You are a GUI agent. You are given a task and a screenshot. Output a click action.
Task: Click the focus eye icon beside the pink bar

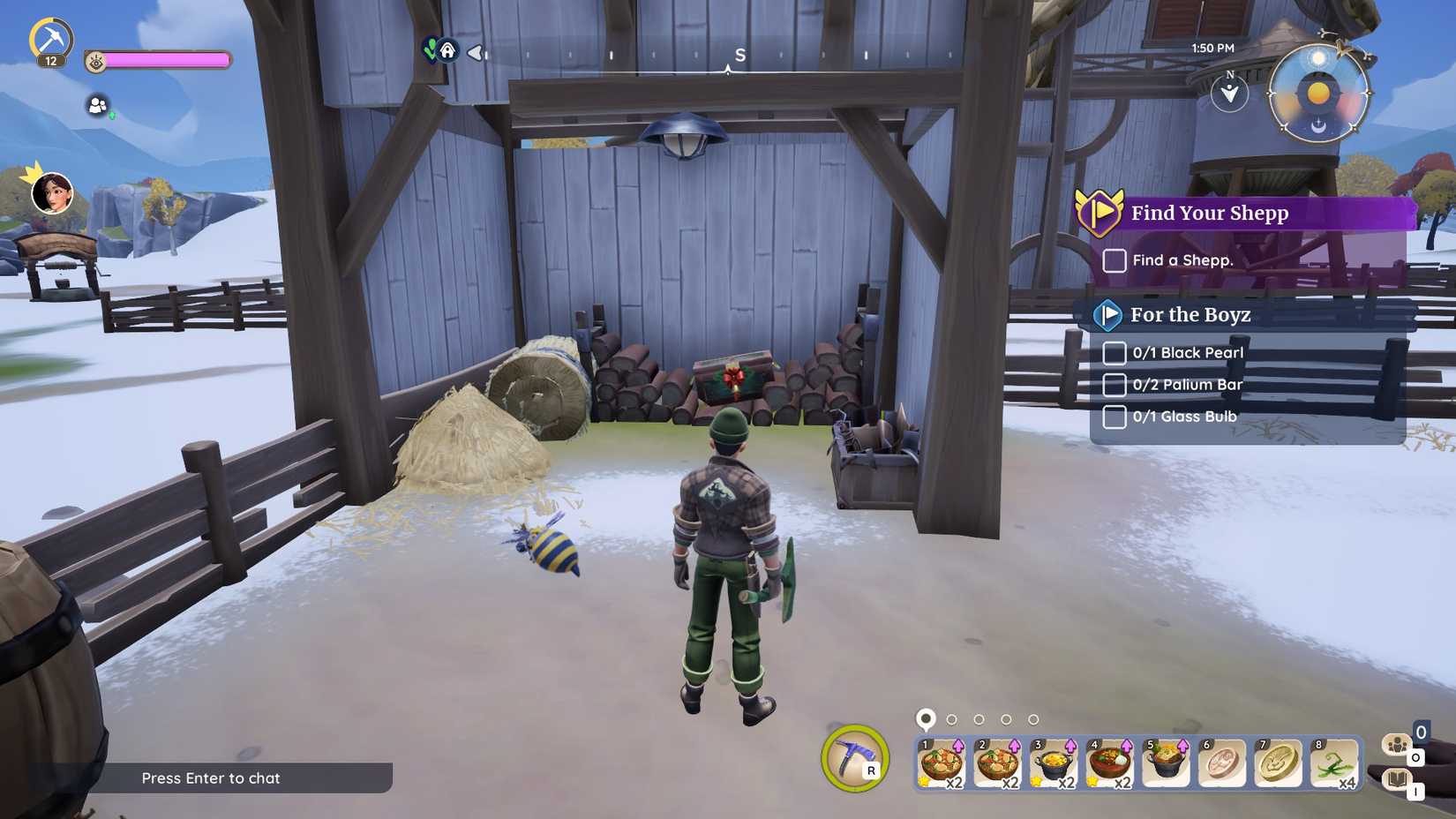(97, 60)
